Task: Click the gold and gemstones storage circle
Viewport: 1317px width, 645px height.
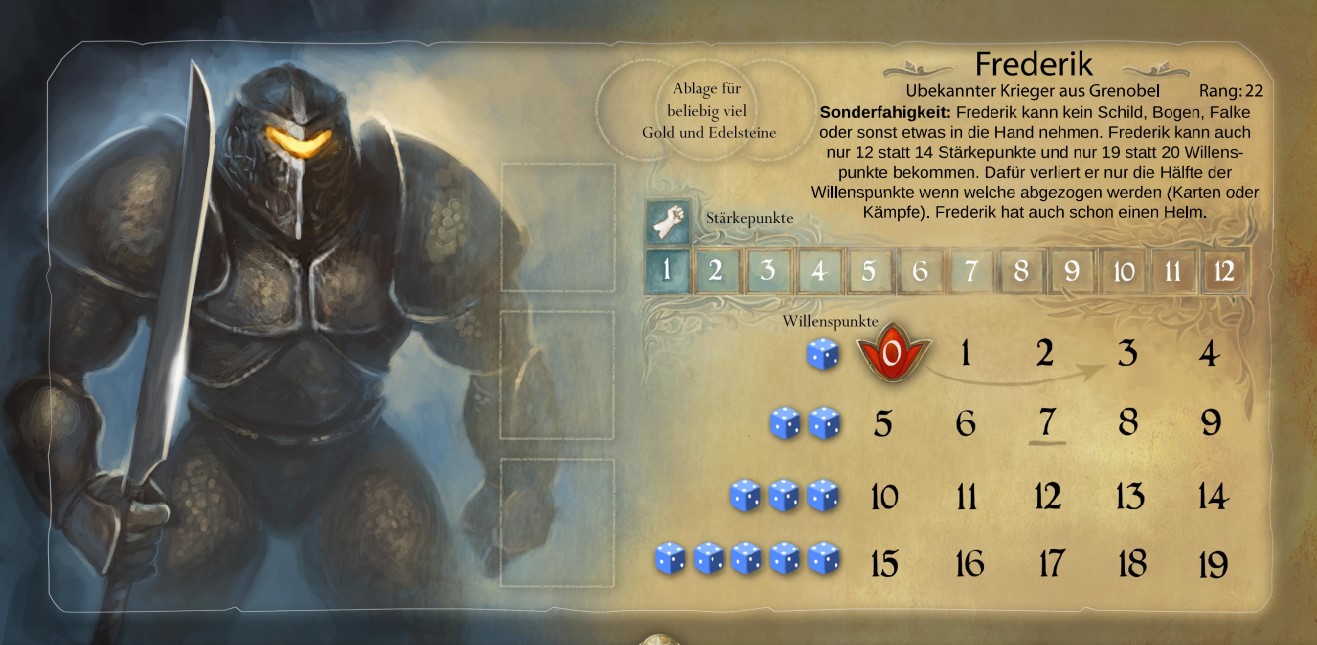Action: pyautogui.click(x=708, y=111)
